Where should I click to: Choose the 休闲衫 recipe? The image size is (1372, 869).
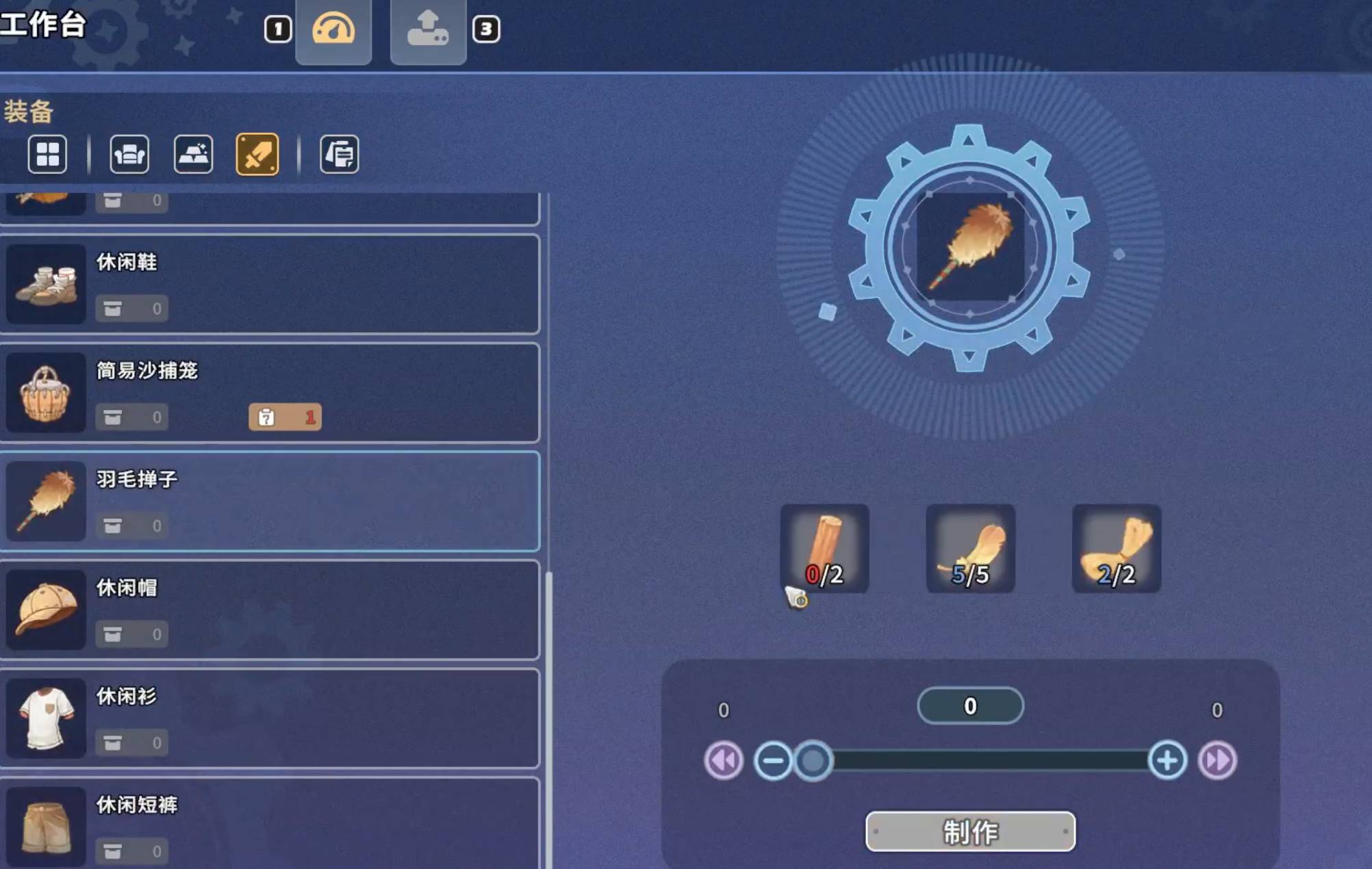270,718
